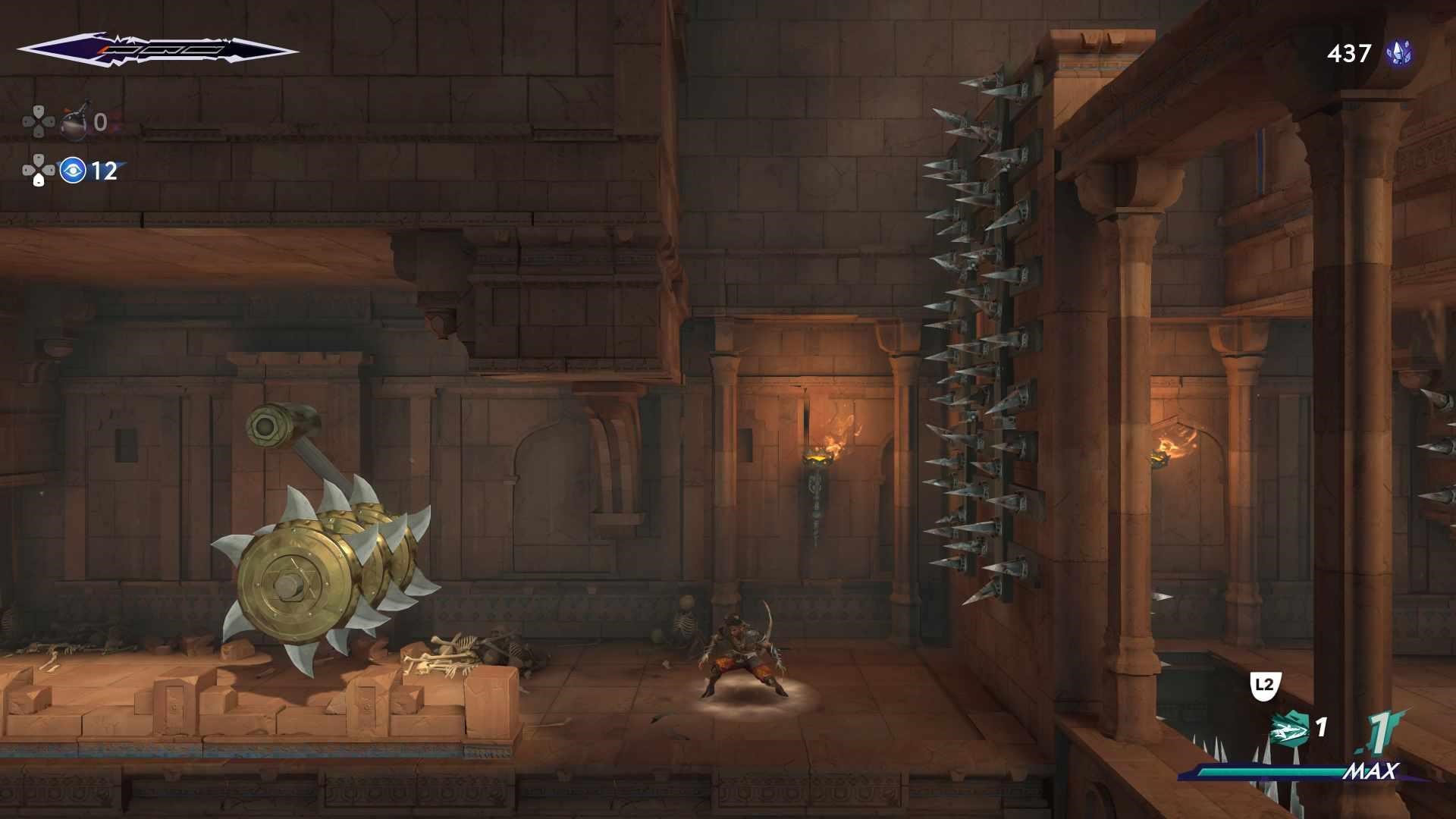Screen dimensions: 1456x819
Task: Trigger the teal Athra Surge ability icon
Action: (x=1290, y=729)
